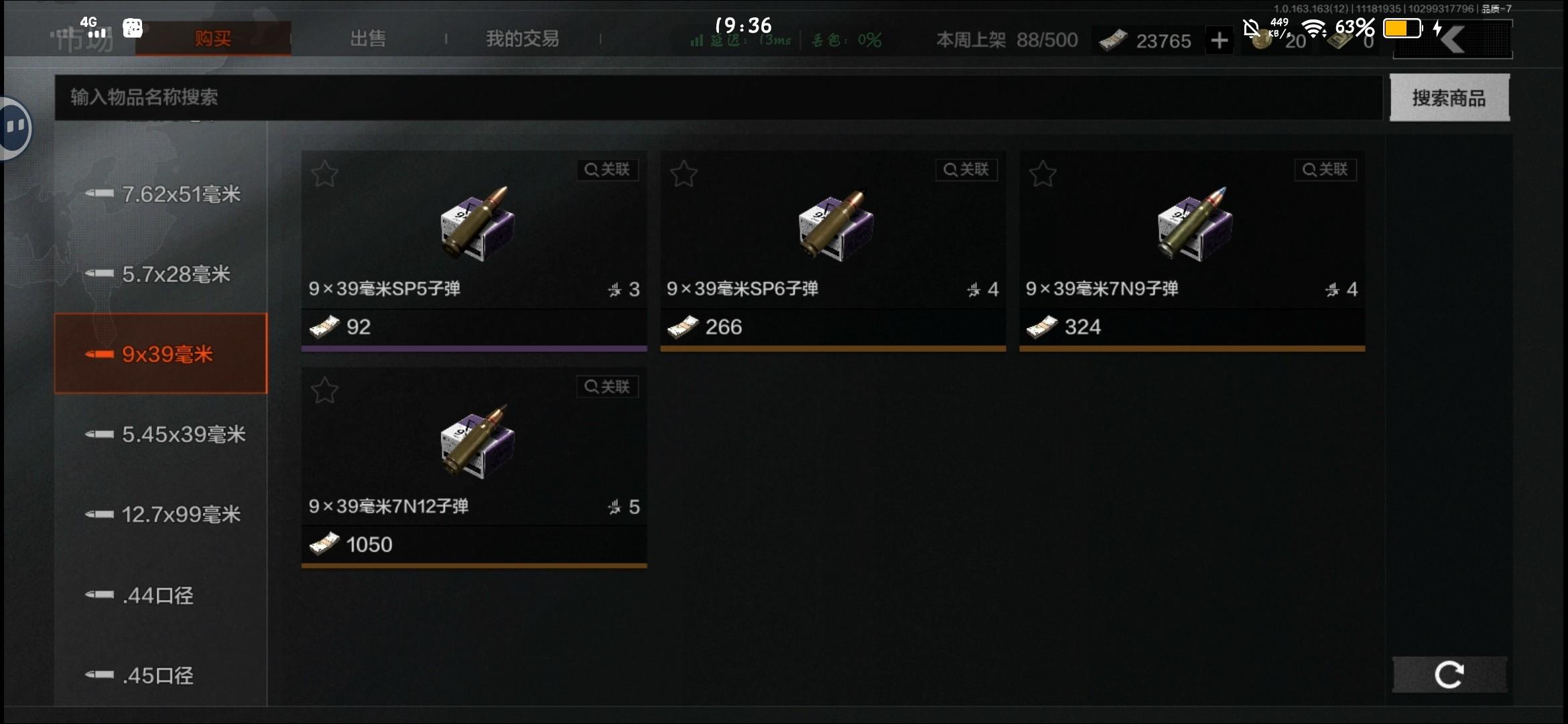Favorite the 9×39毫米7N12子弹 listing star

326,389
